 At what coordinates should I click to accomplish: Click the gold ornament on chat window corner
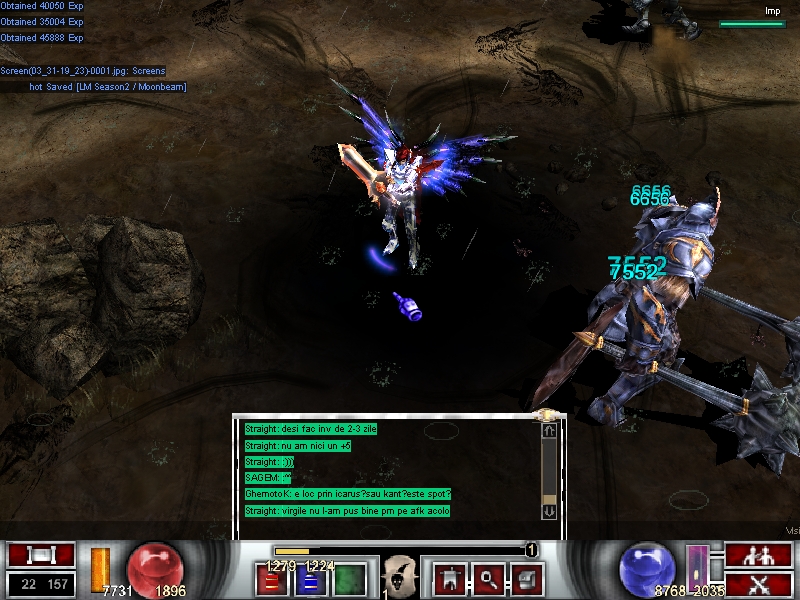click(548, 414)
